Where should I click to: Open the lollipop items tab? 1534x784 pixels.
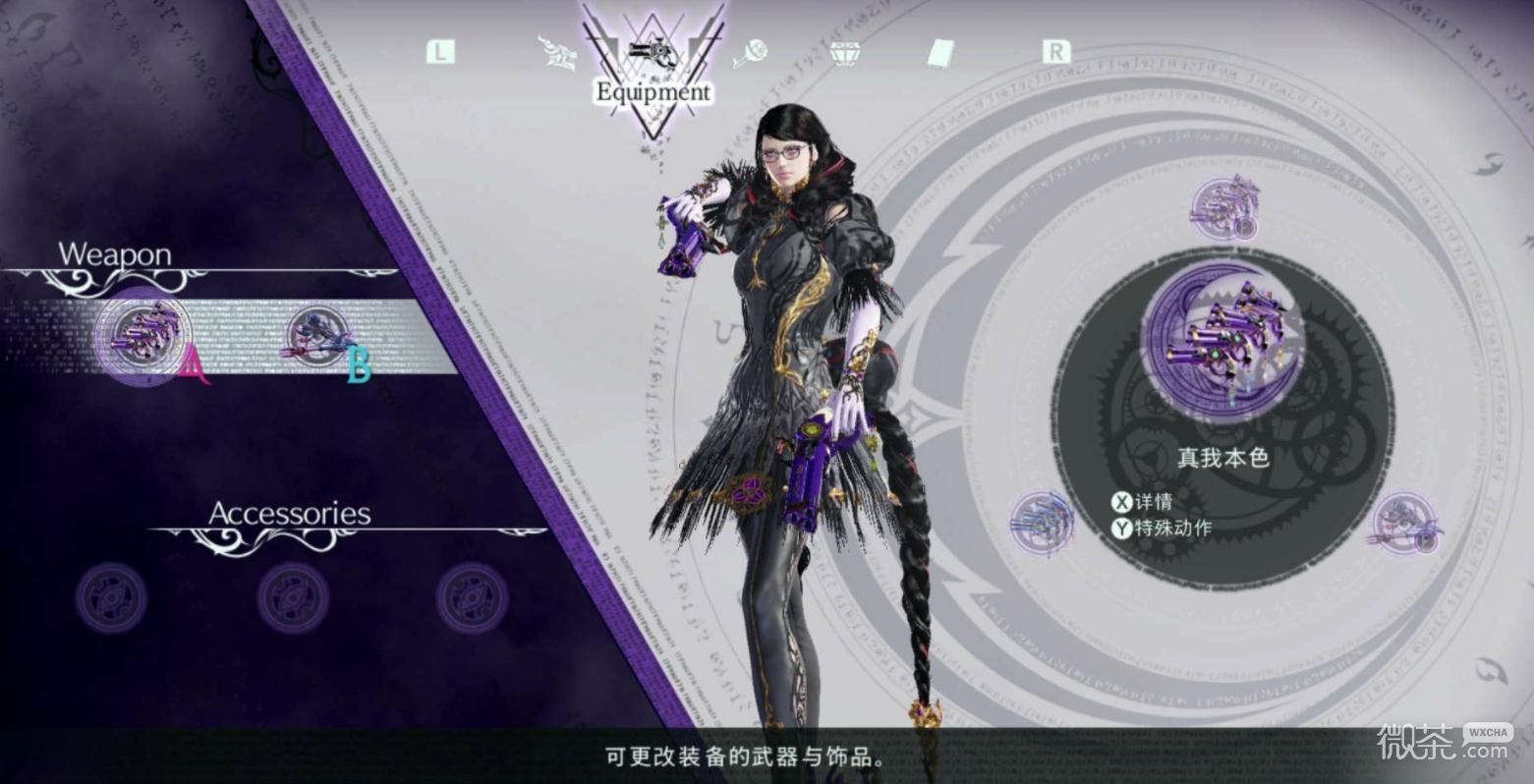750,52
